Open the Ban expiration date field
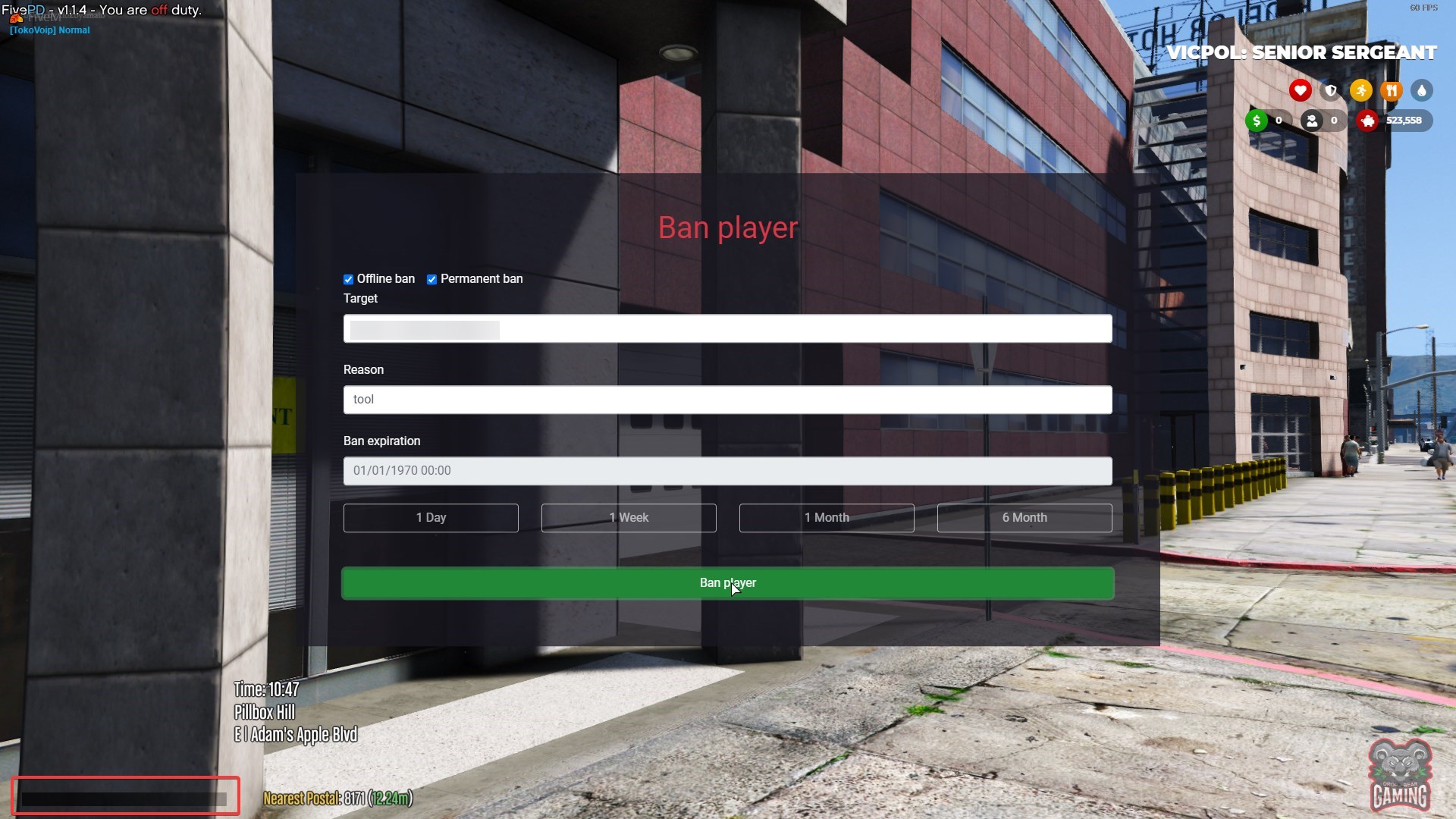This screenshot has height=819, width=1456. 727,471
